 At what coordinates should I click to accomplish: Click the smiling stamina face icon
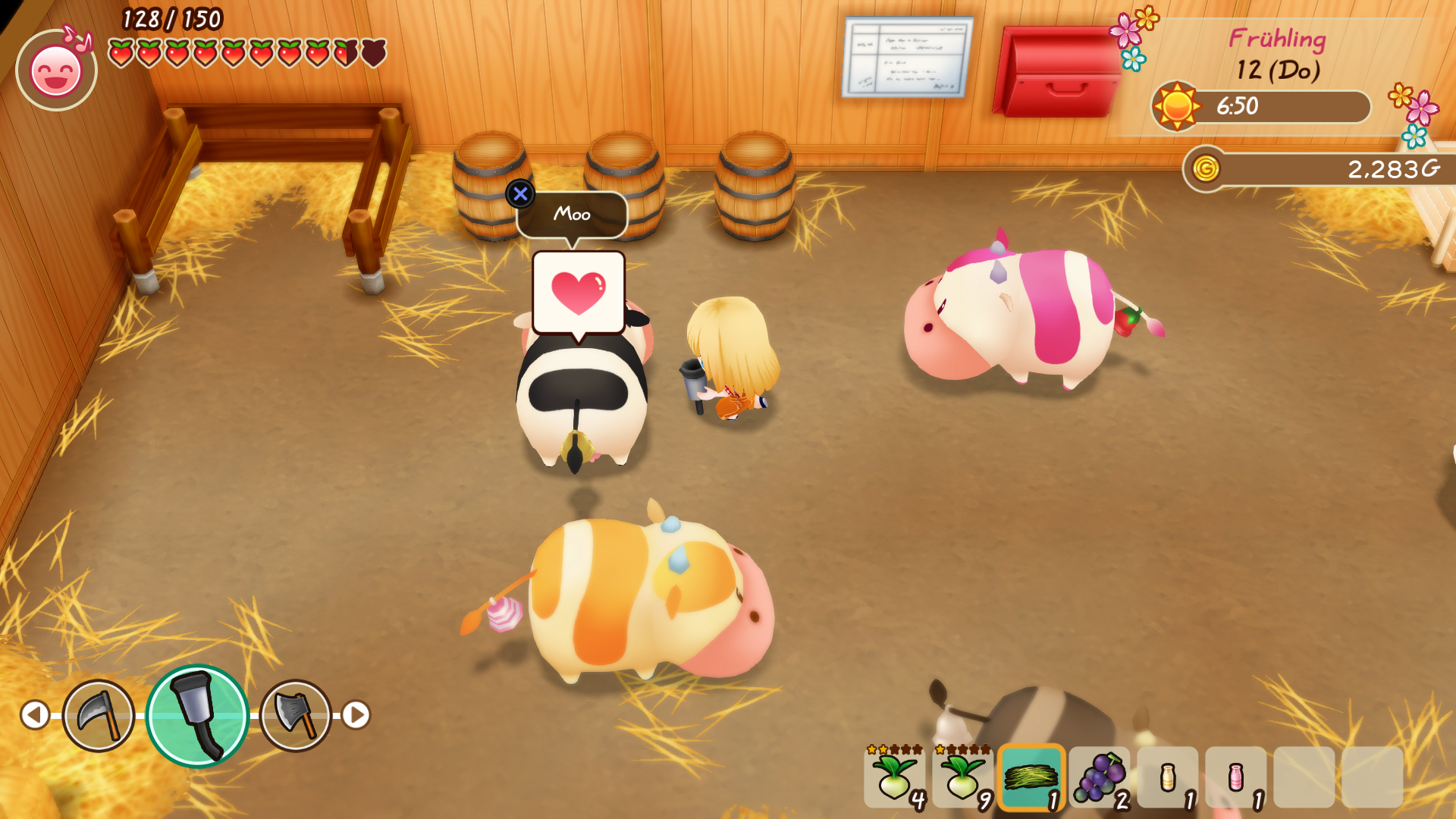pos(56,71)
